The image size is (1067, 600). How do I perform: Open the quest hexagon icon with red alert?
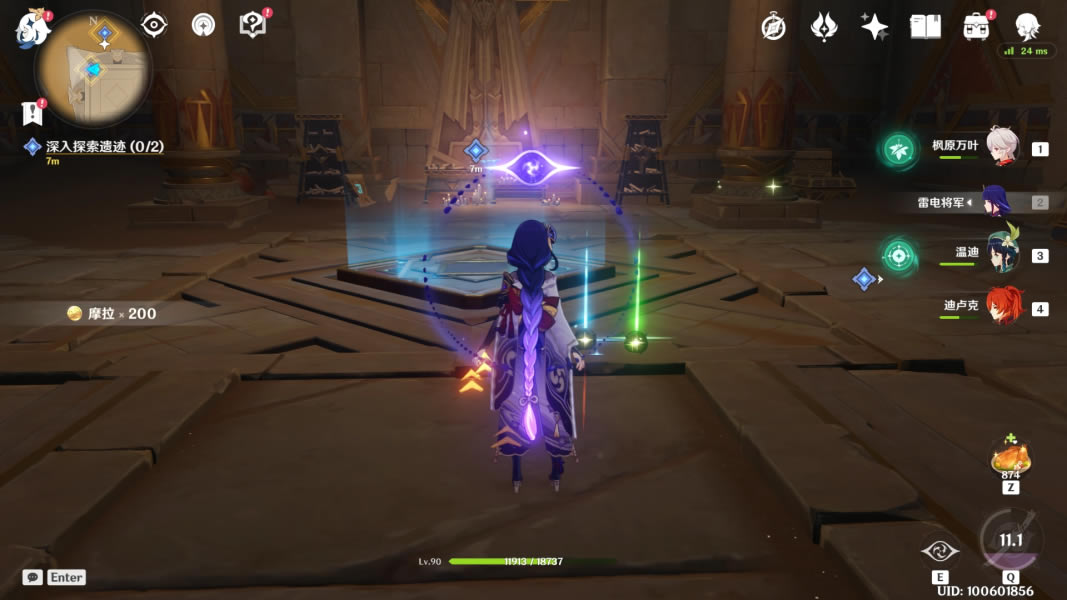coord(253,25)
